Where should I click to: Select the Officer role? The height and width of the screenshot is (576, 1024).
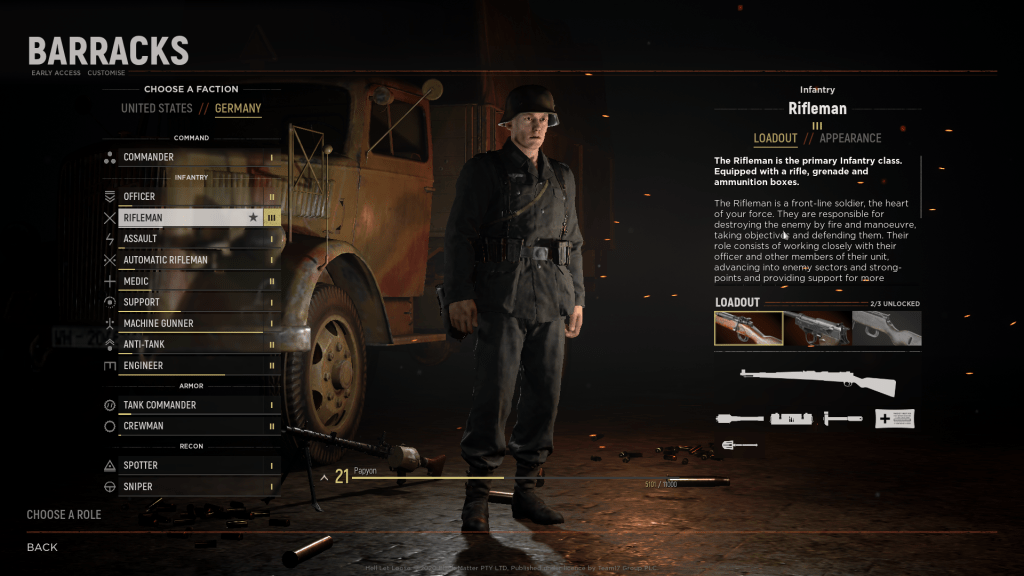(190, 196)
